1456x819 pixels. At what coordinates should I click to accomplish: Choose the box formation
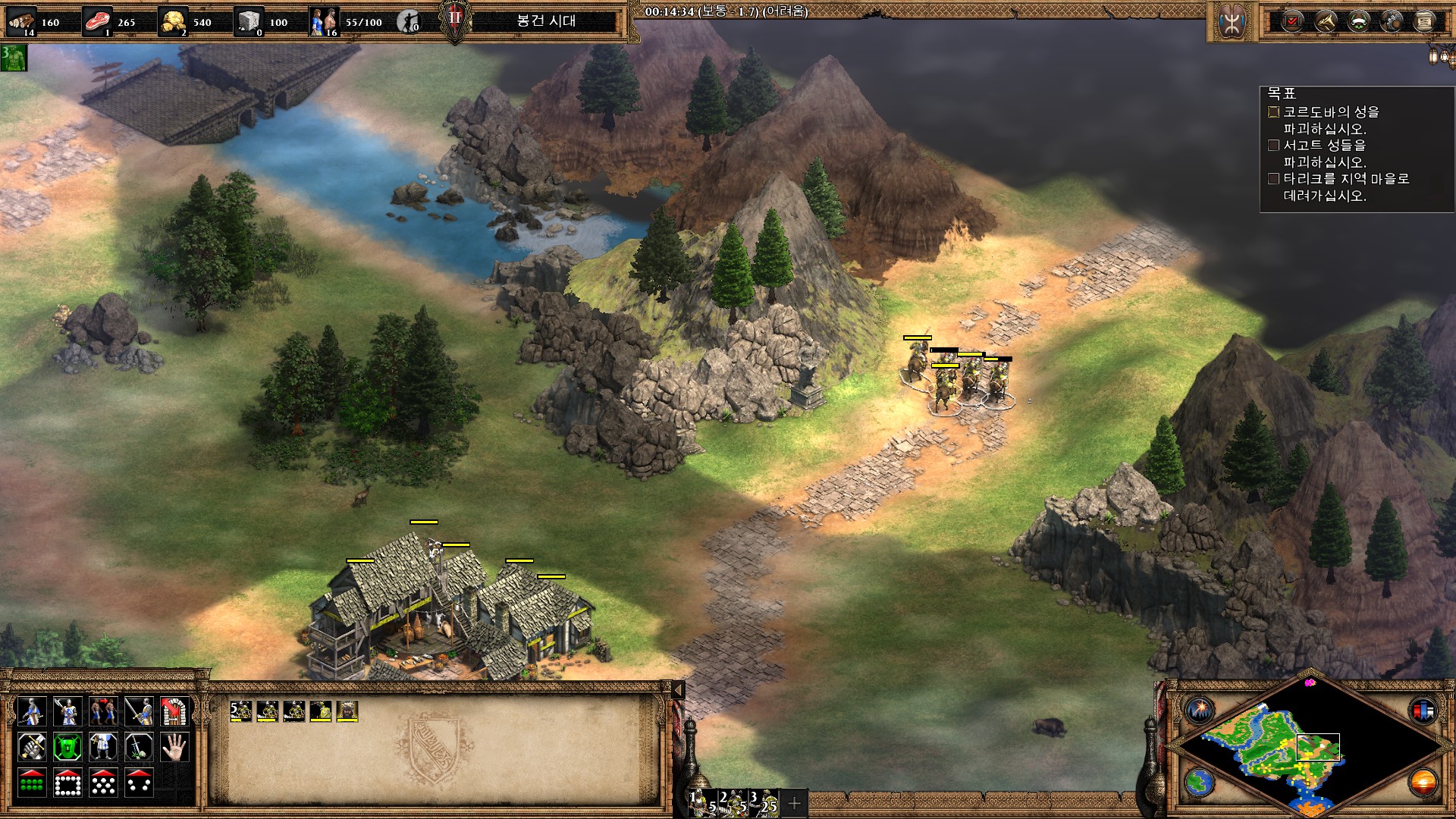tap(67, 783)
